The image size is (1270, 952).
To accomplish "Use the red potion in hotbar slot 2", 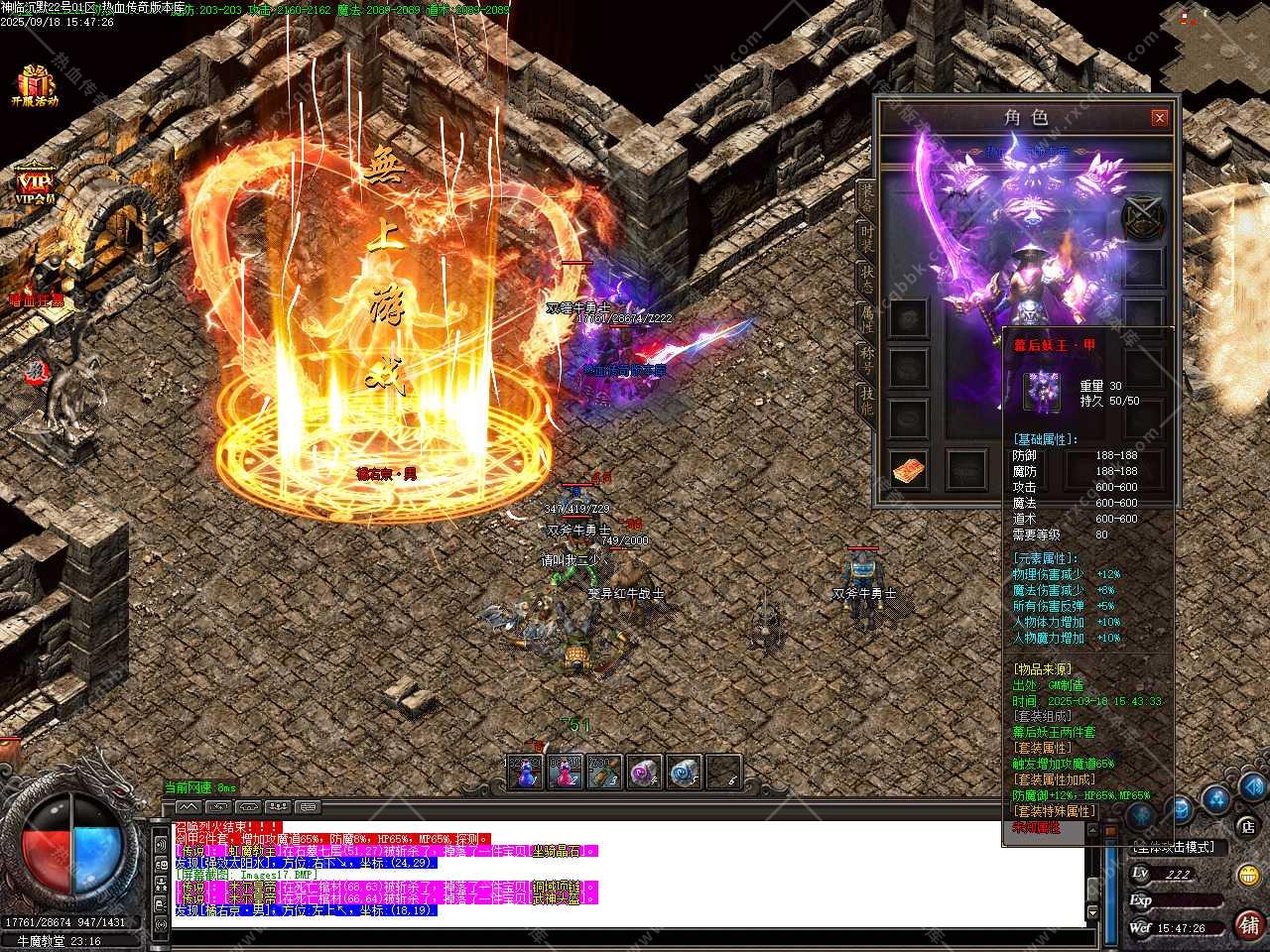I will (565, 773).
